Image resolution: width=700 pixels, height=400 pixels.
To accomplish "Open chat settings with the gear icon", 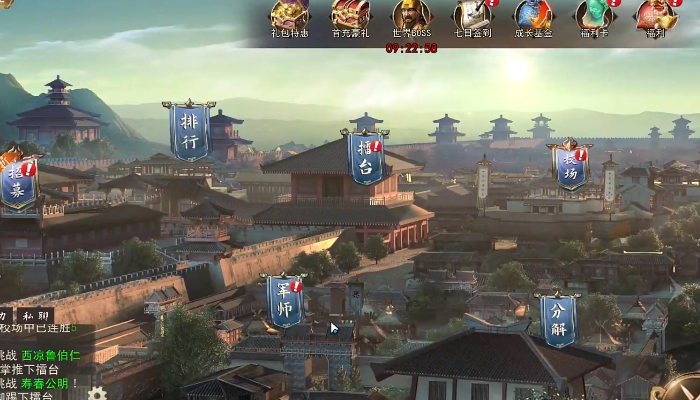I will click(x=97, y=393).
